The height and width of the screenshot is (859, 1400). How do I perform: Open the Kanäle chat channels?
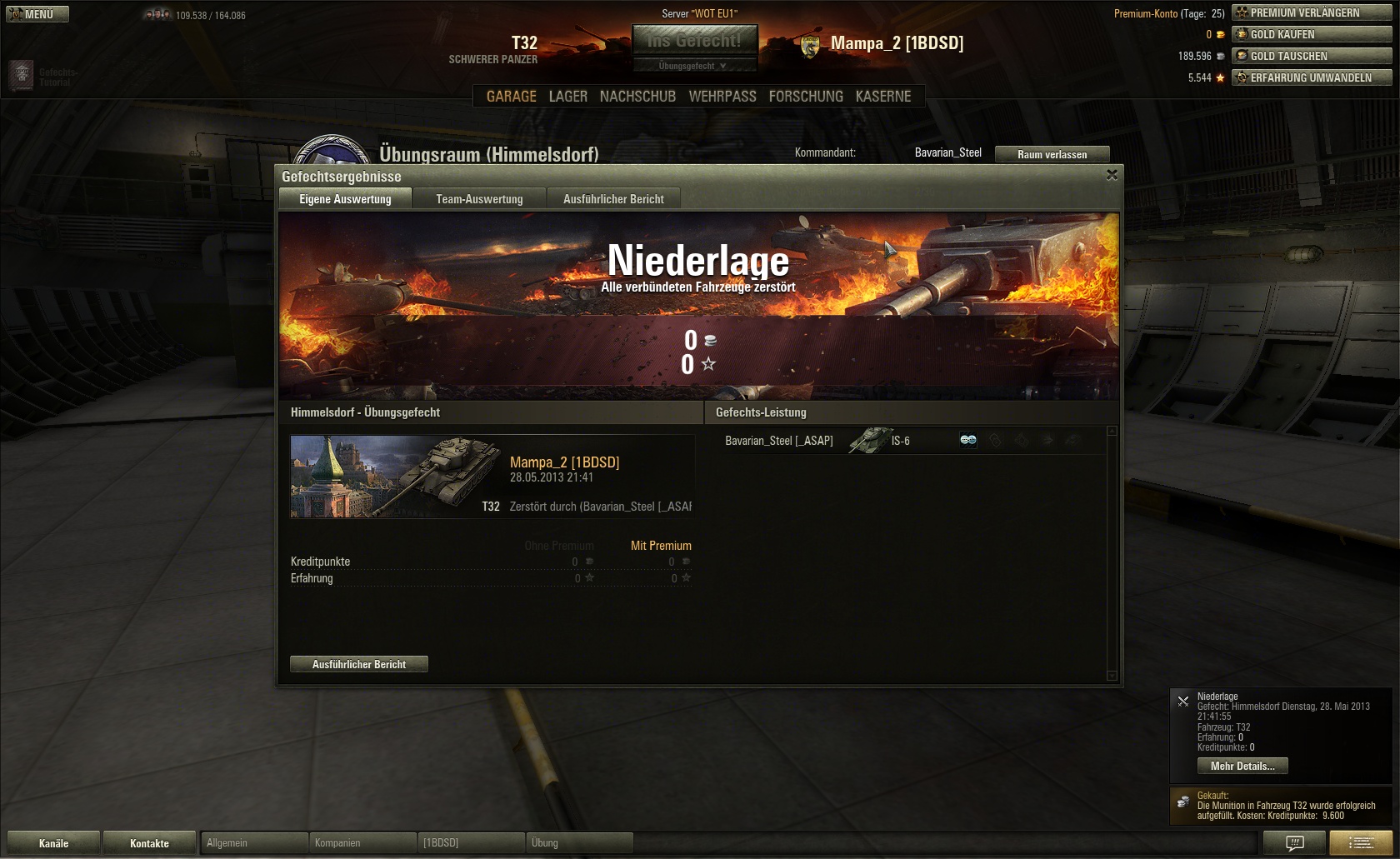click(x=53, y=843)
